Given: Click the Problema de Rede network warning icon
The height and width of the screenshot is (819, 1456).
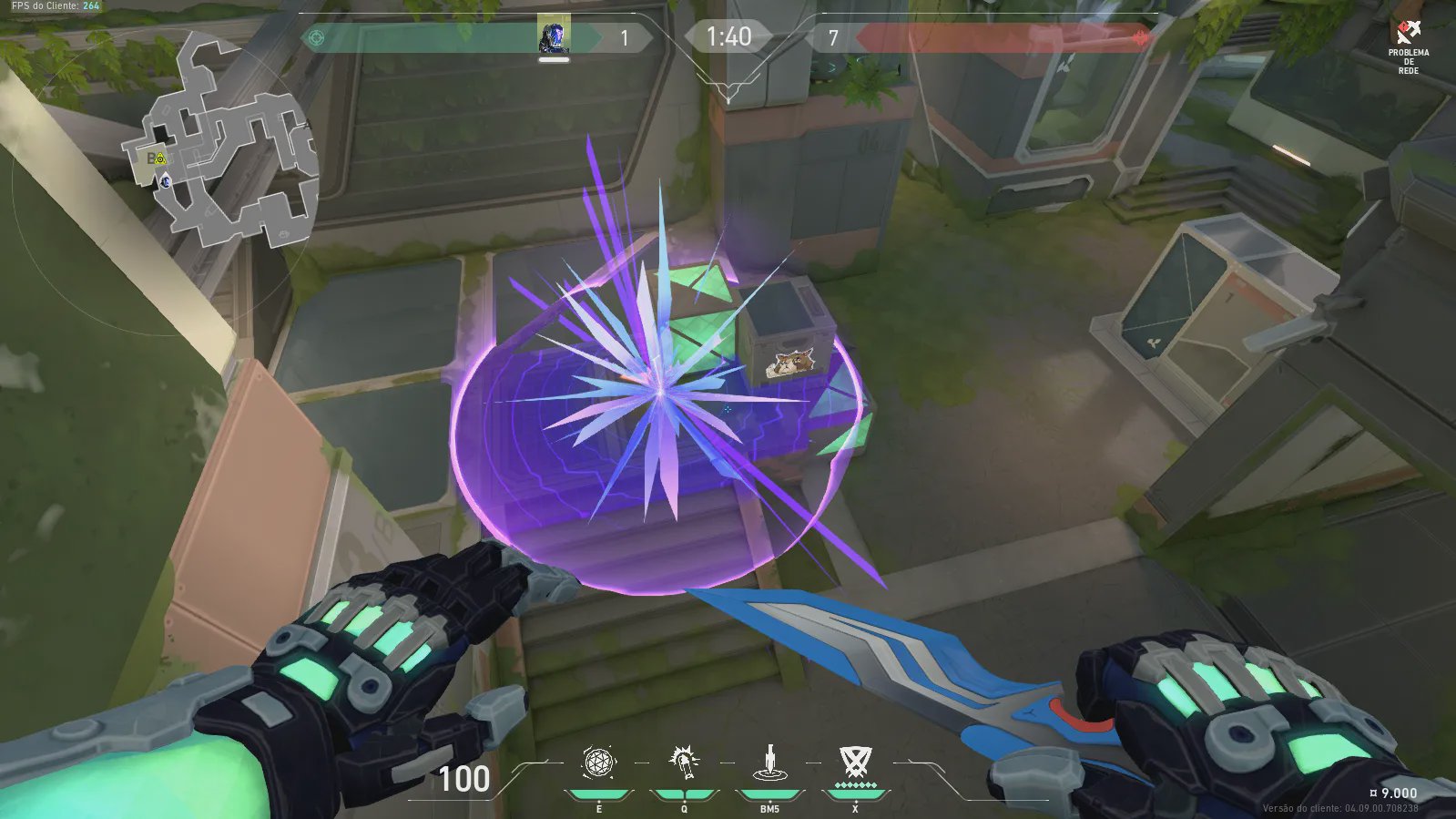Looking at the screenshot, I should 1409,34.
